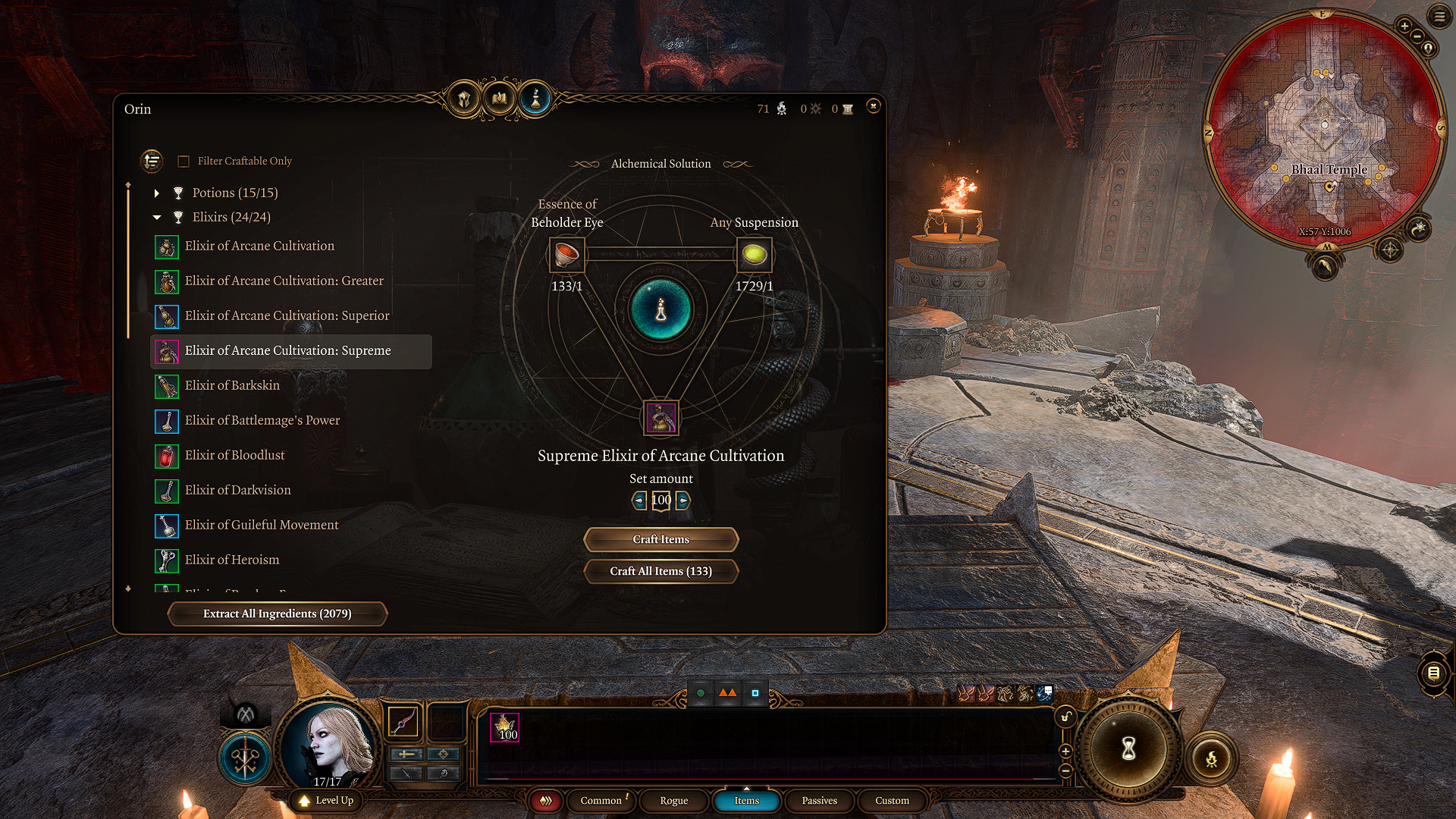
Task: Pick Elixir of Heroism recipe
Action: 232,560
